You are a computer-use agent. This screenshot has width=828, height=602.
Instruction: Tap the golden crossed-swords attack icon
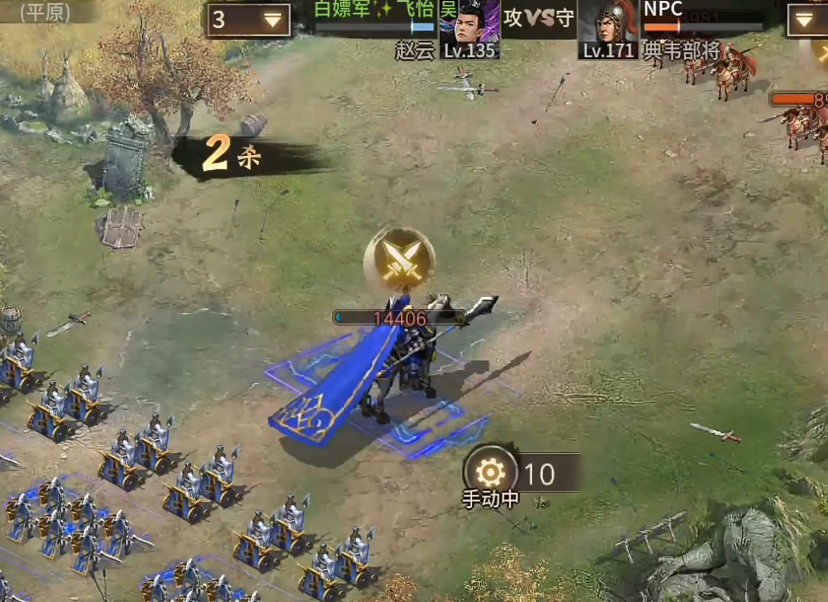click(400, 260)
